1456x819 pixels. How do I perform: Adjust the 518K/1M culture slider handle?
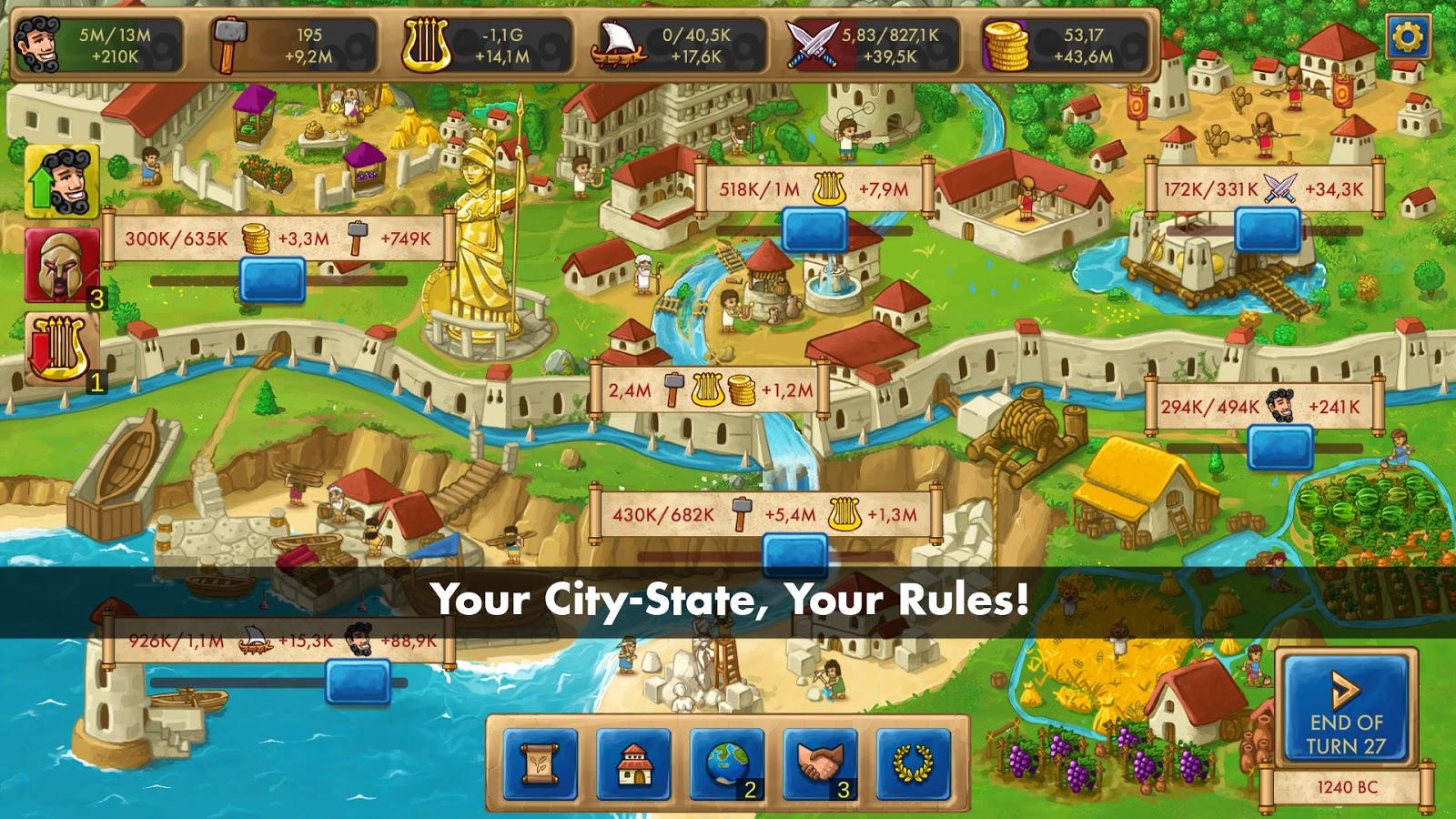(814, 229)
